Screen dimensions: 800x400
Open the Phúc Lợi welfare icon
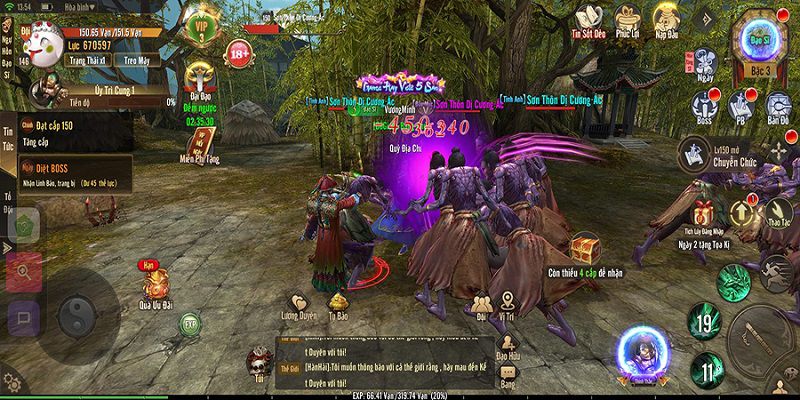[627, 21]
